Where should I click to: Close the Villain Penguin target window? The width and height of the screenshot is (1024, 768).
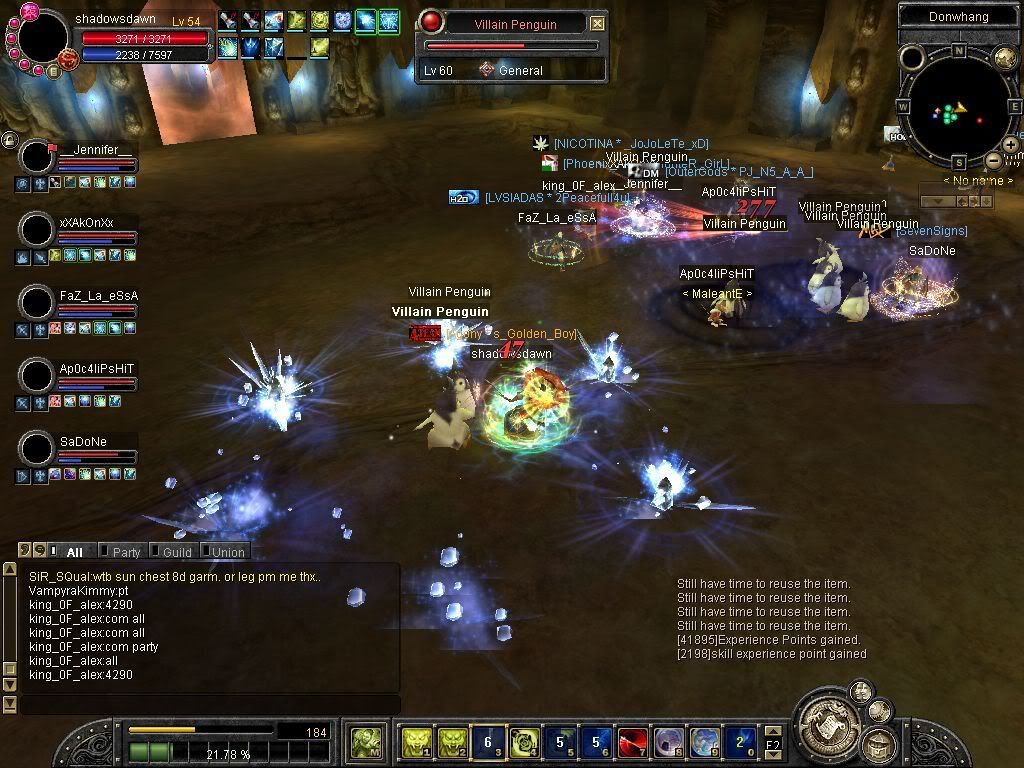[597, 23]
